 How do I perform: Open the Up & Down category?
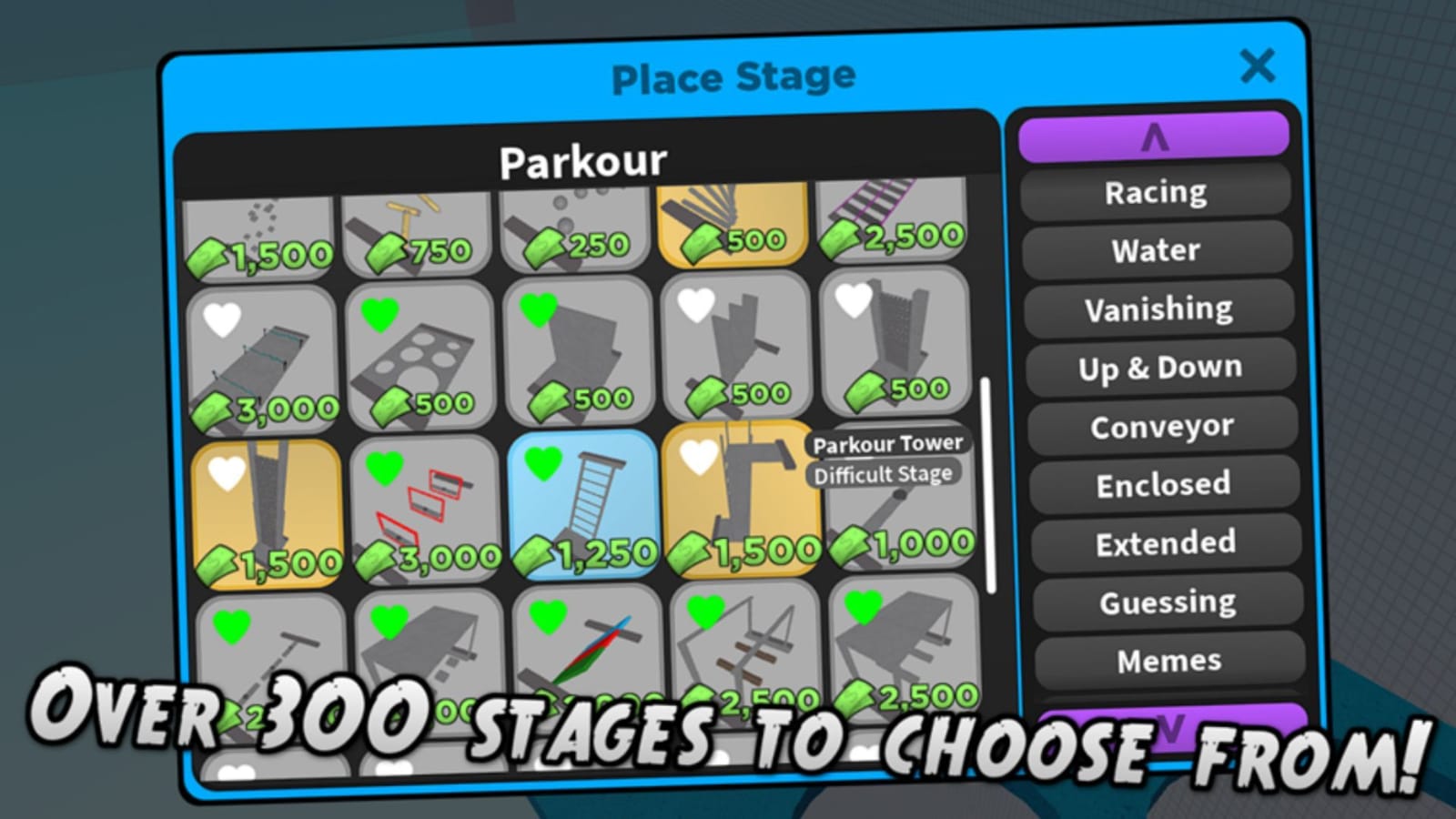1158,368
